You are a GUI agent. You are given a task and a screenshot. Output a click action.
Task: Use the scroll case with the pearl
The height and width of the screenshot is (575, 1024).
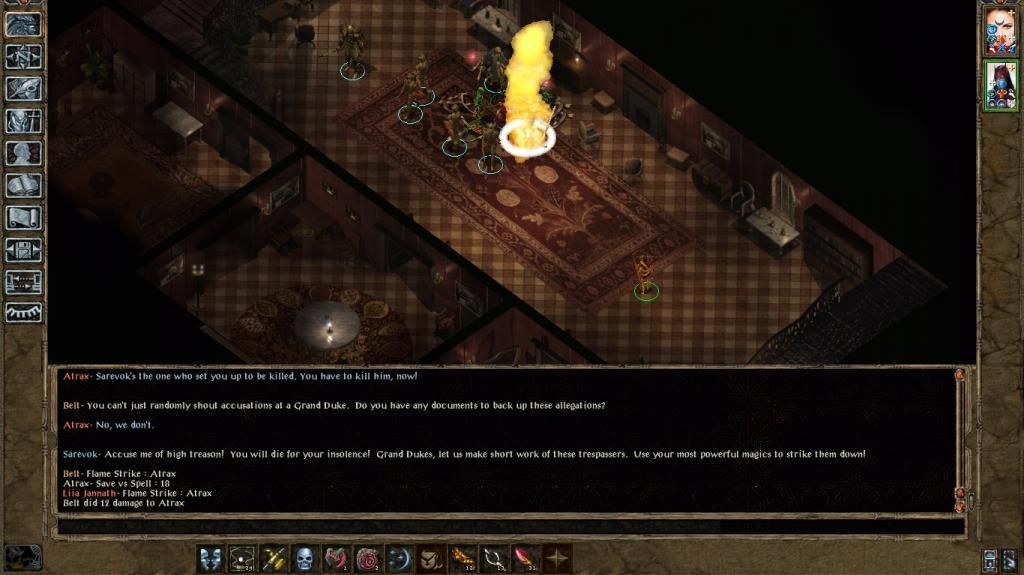pyautogui.click(x=240, y=559)
